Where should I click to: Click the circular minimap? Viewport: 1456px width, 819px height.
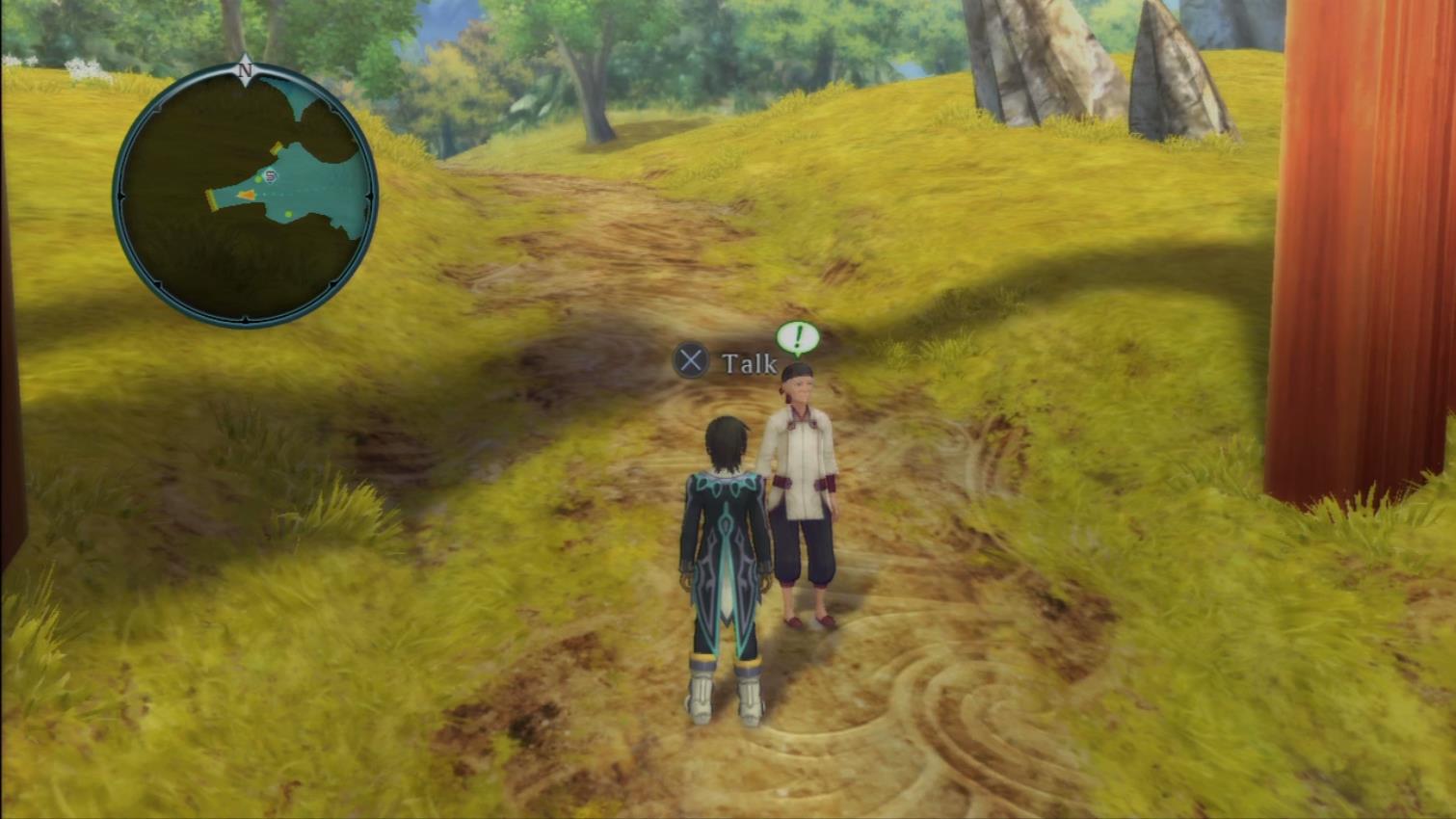(246, 196)
